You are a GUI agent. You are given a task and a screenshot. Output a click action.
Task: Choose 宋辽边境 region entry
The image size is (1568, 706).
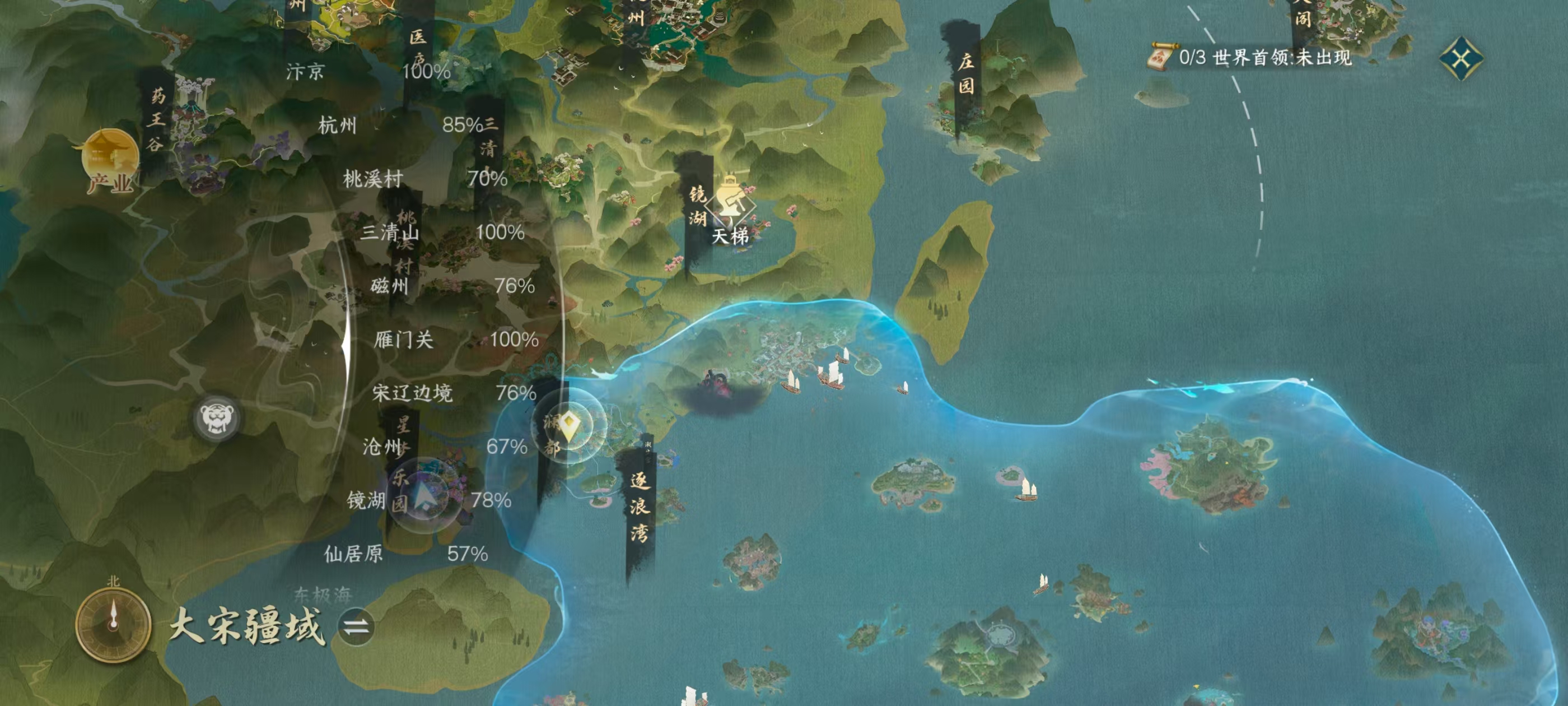(x=412, y=393)
